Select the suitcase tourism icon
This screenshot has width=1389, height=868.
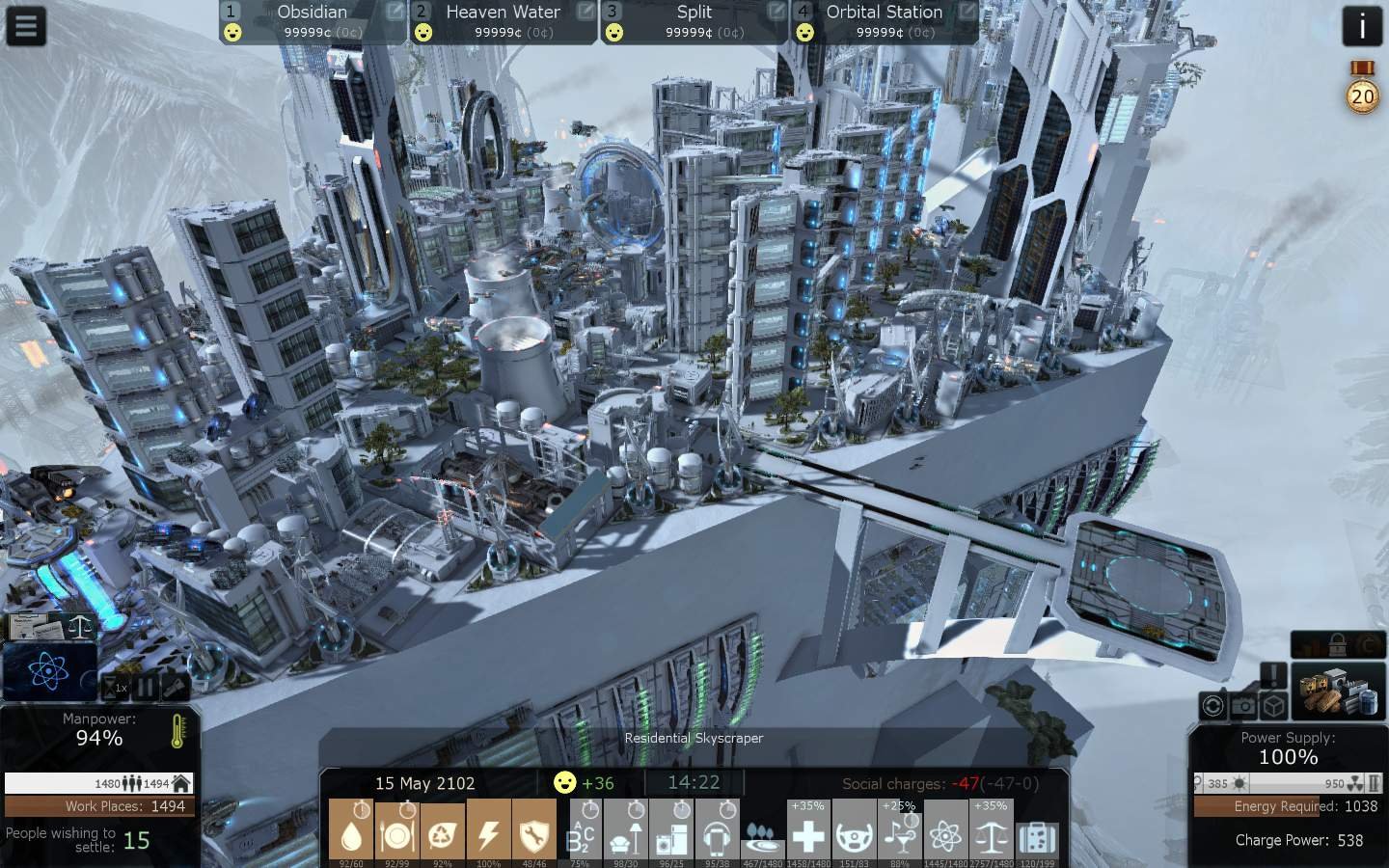tap(1037, 835)
